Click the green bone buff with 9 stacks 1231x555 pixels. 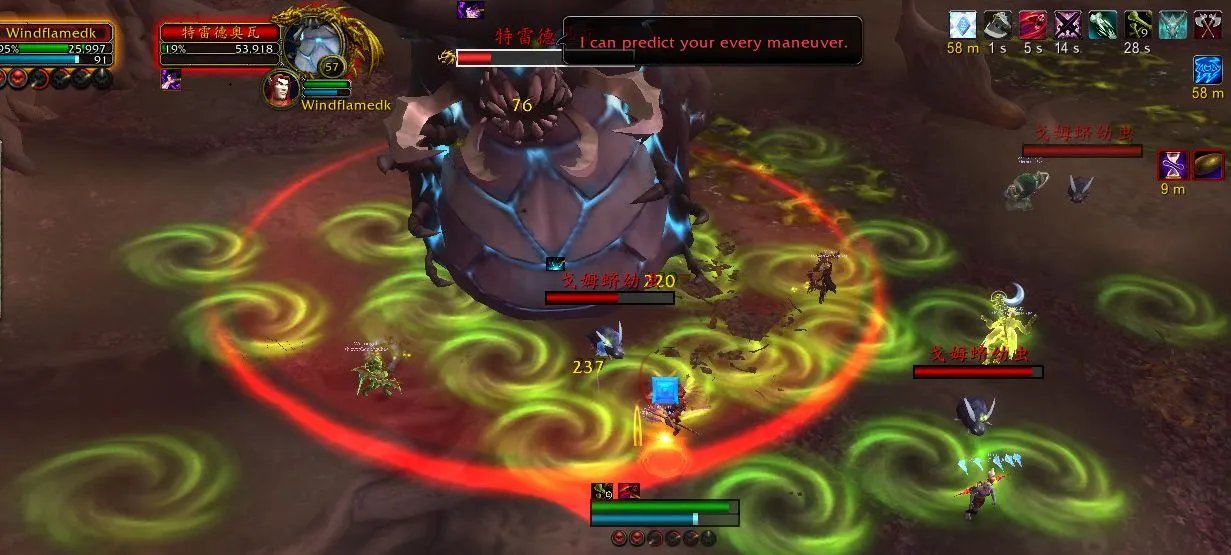coord(1137,24)
